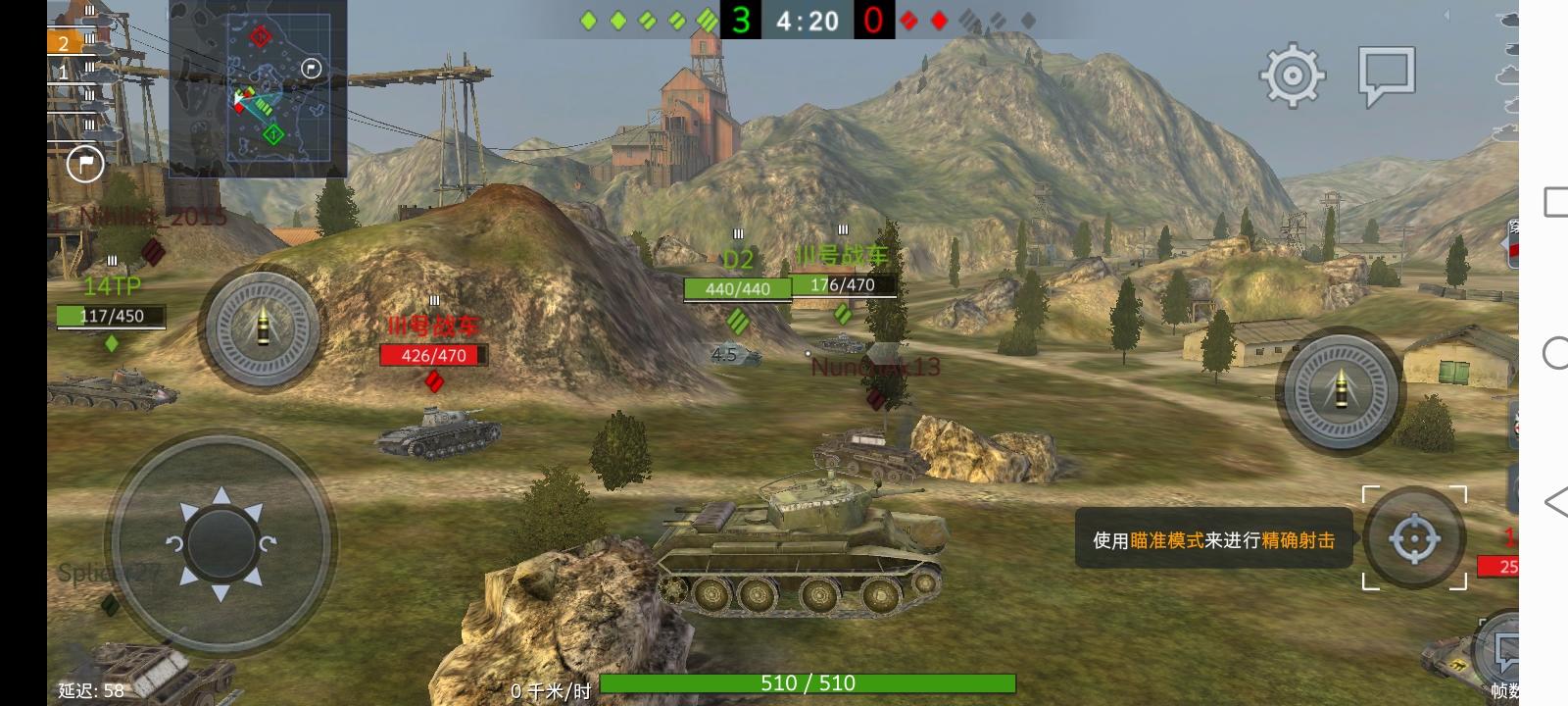Tap the ammunition slot below the right-edge panel
The width and height of the screenshot is (1568, 706).
click(x=1515, y=424)
